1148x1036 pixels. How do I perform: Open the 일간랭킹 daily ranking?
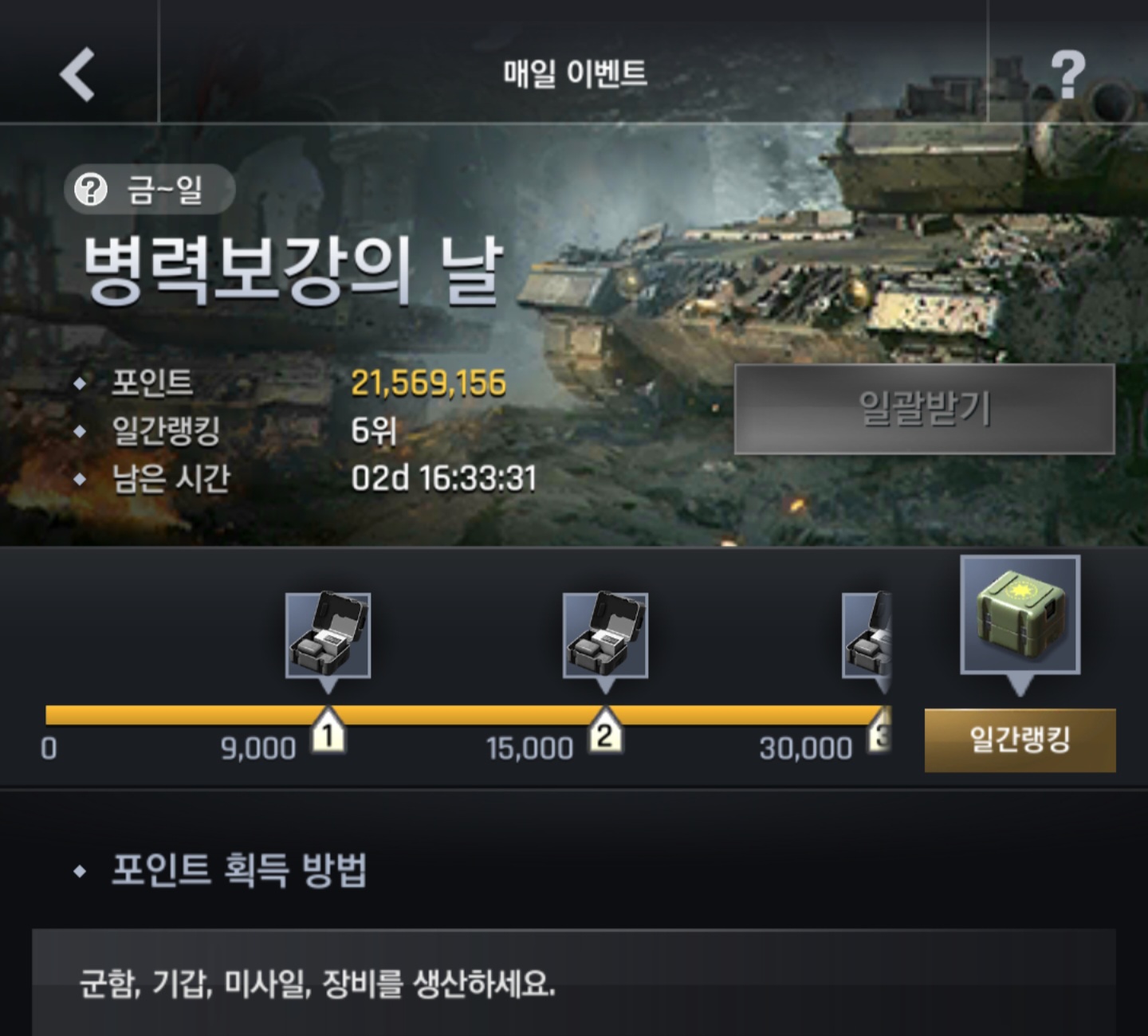click(1020, 740)
